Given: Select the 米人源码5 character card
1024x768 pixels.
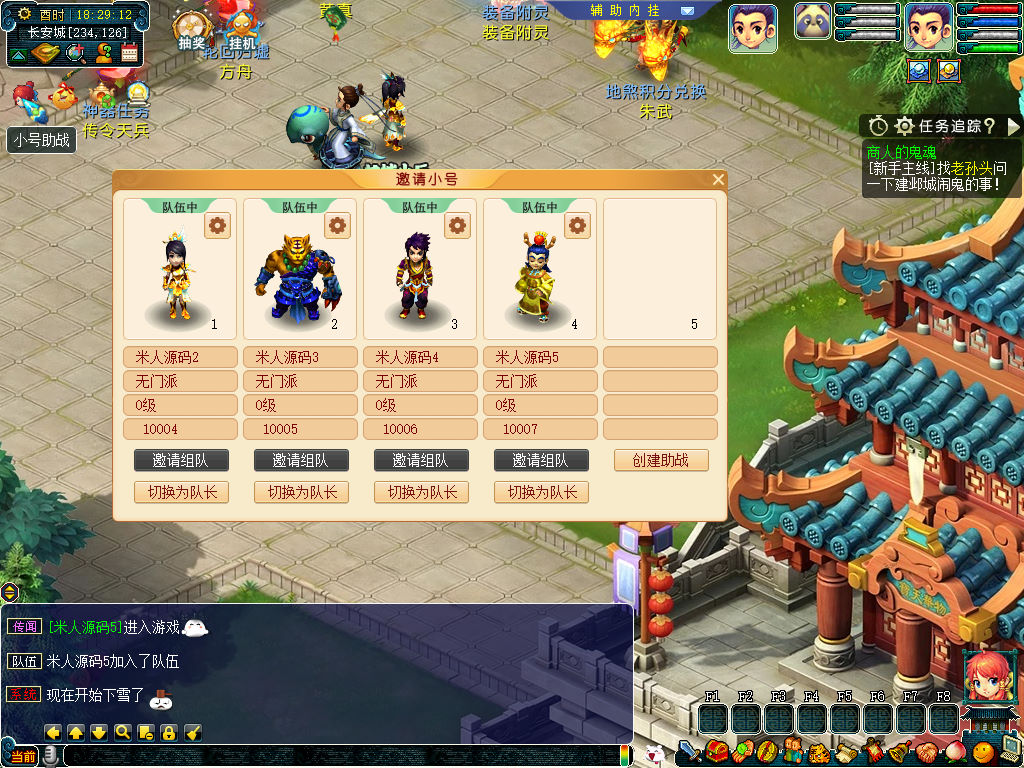Looking at the screenshot, I should pos(540,268).
